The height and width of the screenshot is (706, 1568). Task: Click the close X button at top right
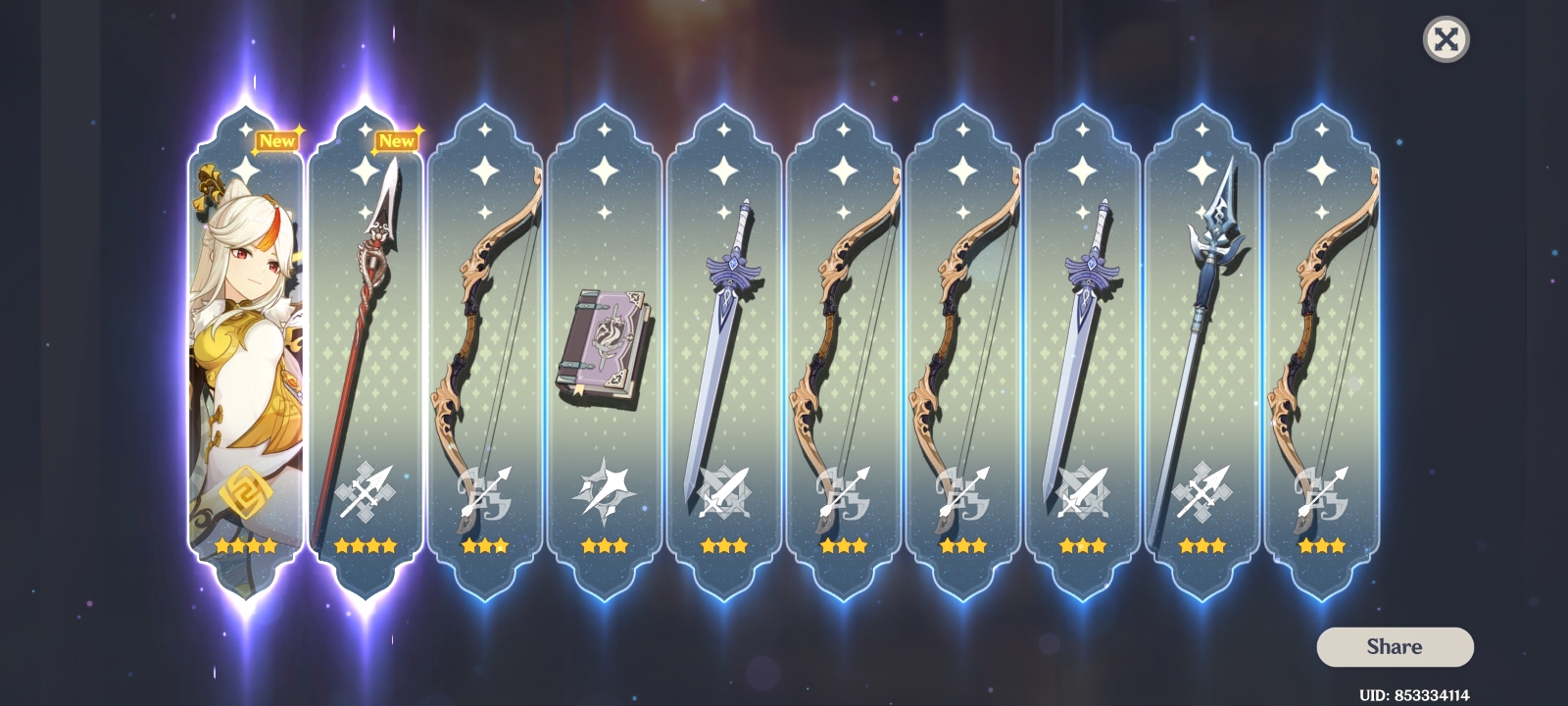pos(1447,40)
